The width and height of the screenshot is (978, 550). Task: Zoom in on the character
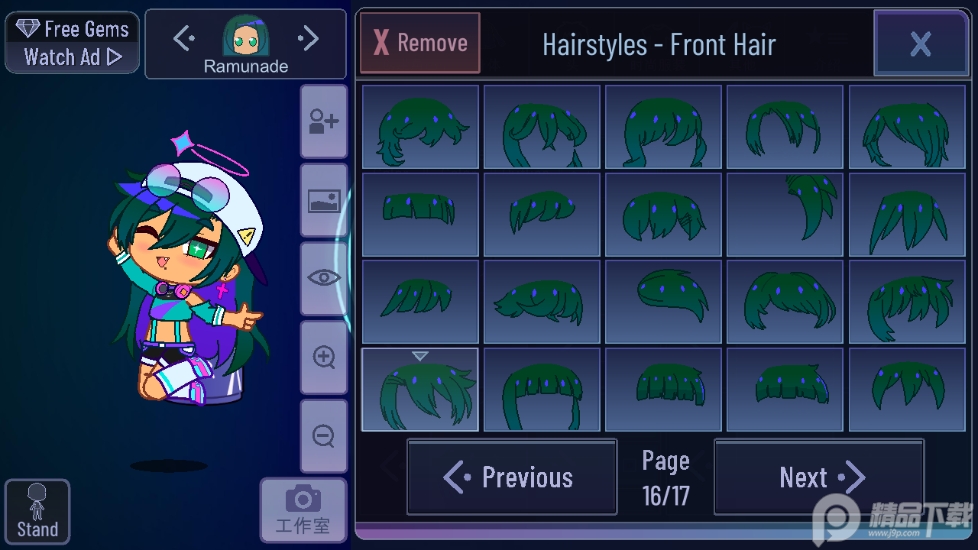pyautogui.click(x=324, y=357)
